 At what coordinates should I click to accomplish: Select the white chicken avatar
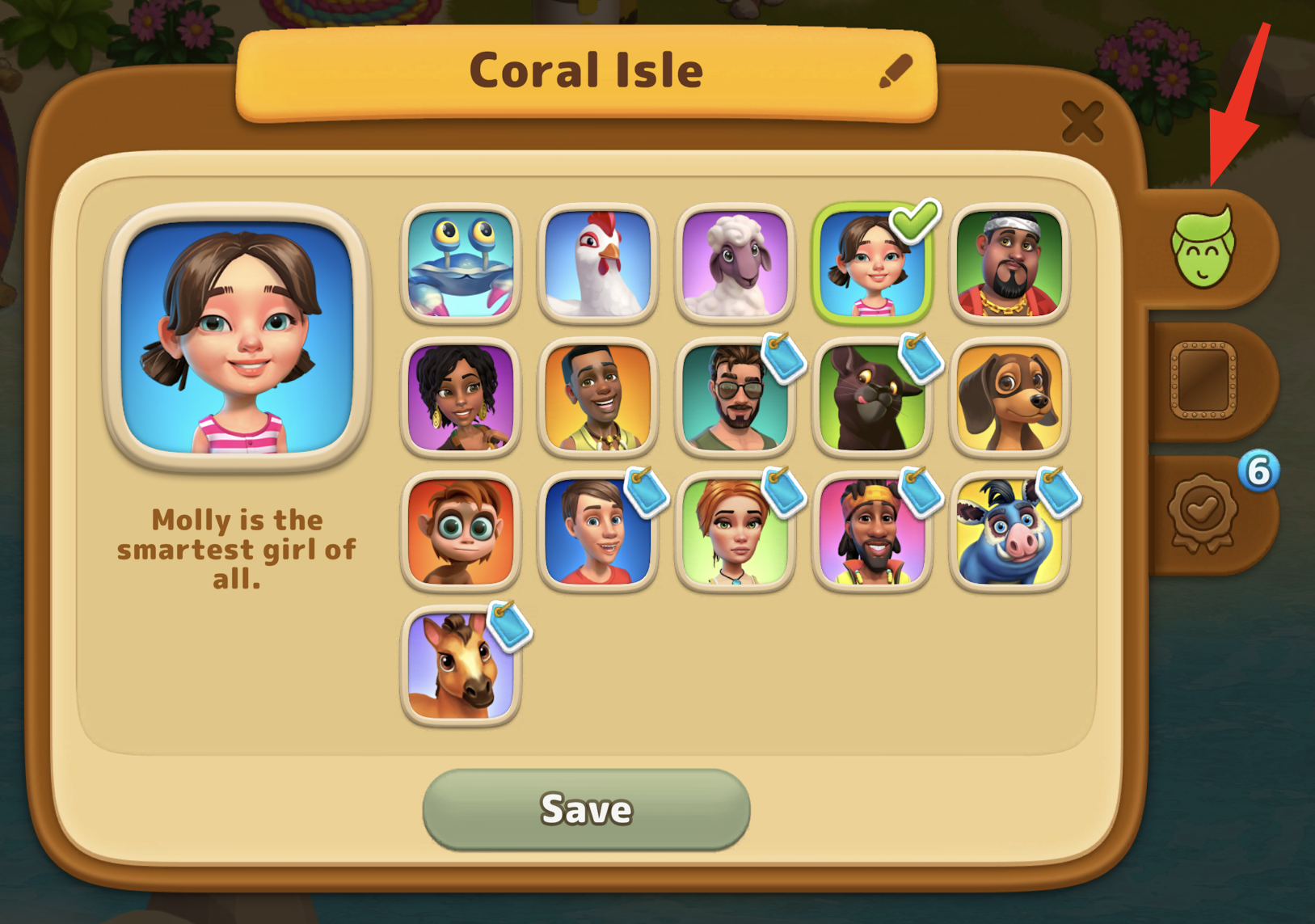597,263
